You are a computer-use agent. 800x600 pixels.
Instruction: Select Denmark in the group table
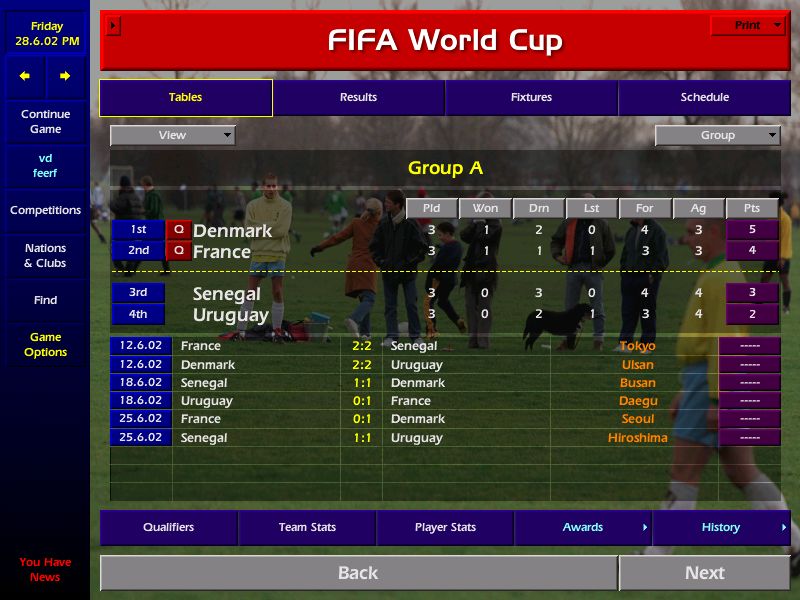232,230
